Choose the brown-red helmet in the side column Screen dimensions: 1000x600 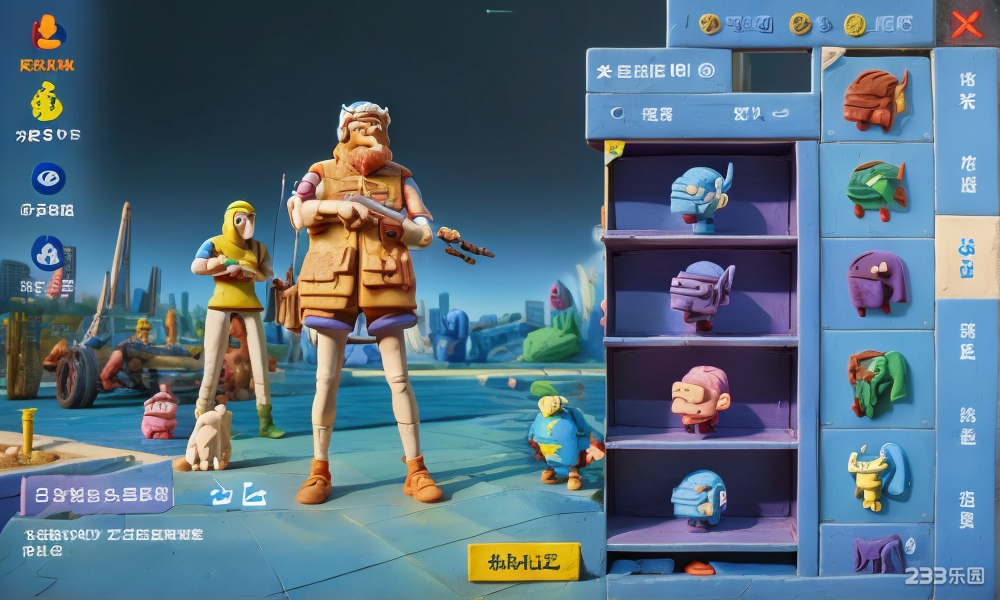pos(875,99)
